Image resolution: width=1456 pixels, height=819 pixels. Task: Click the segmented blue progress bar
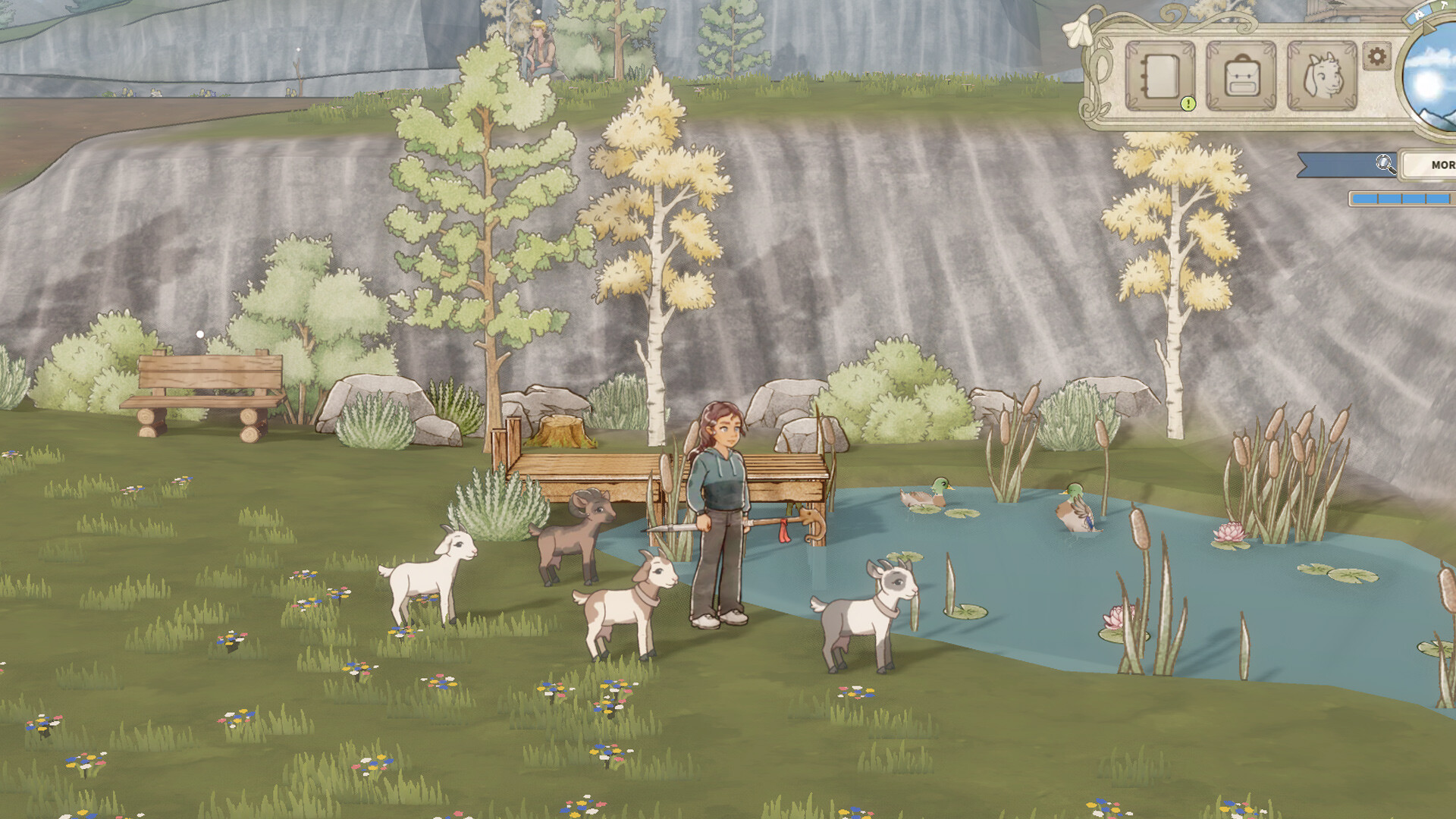point(1401,200)
